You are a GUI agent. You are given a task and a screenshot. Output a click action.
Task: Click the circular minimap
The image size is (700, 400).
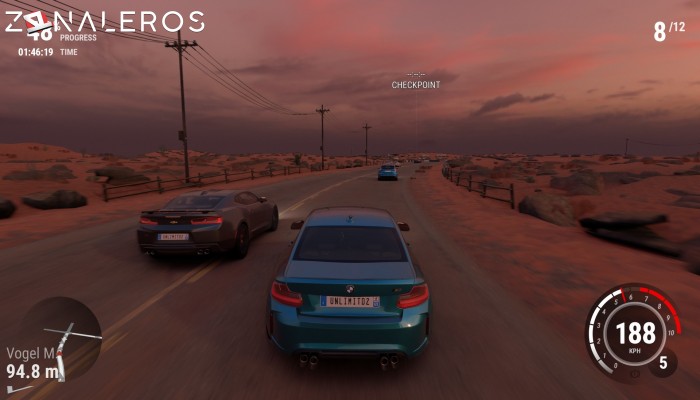click(x=60, y=337)
